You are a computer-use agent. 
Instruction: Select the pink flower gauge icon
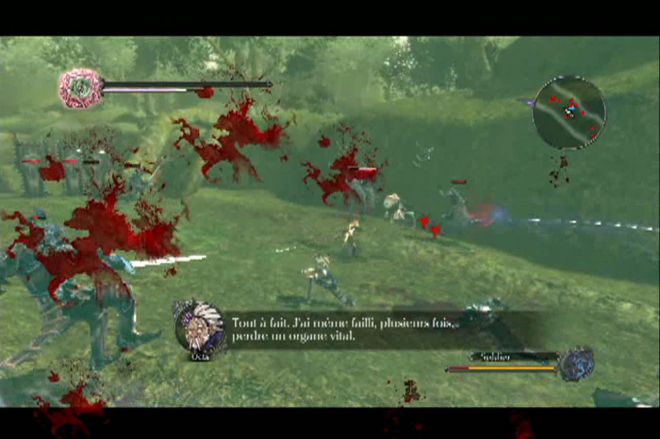coord(77,88)
